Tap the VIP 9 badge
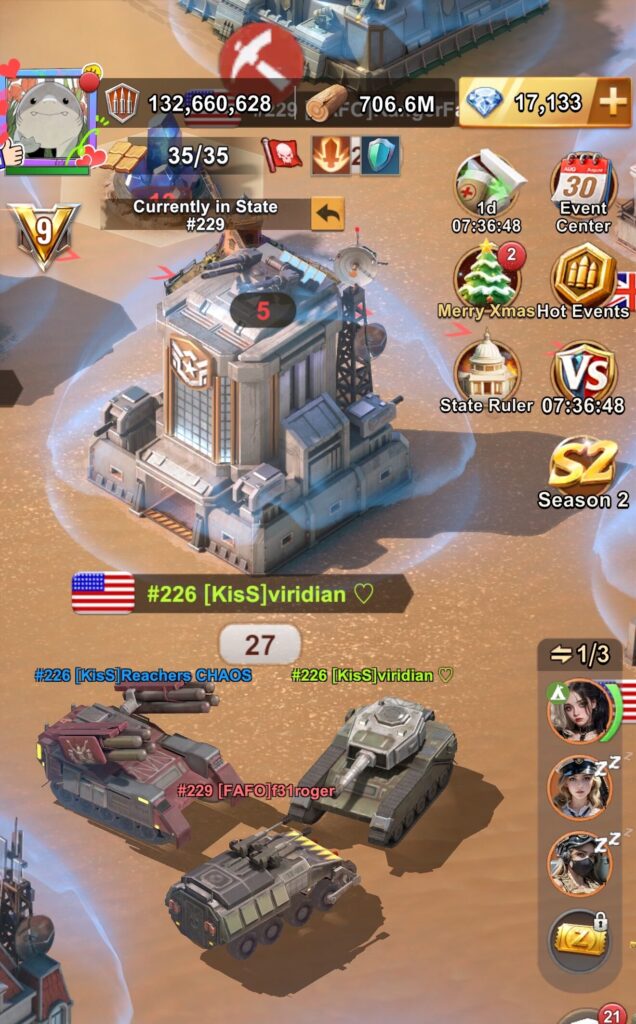This screenshot has height=1024, width=636. (42, 234)
